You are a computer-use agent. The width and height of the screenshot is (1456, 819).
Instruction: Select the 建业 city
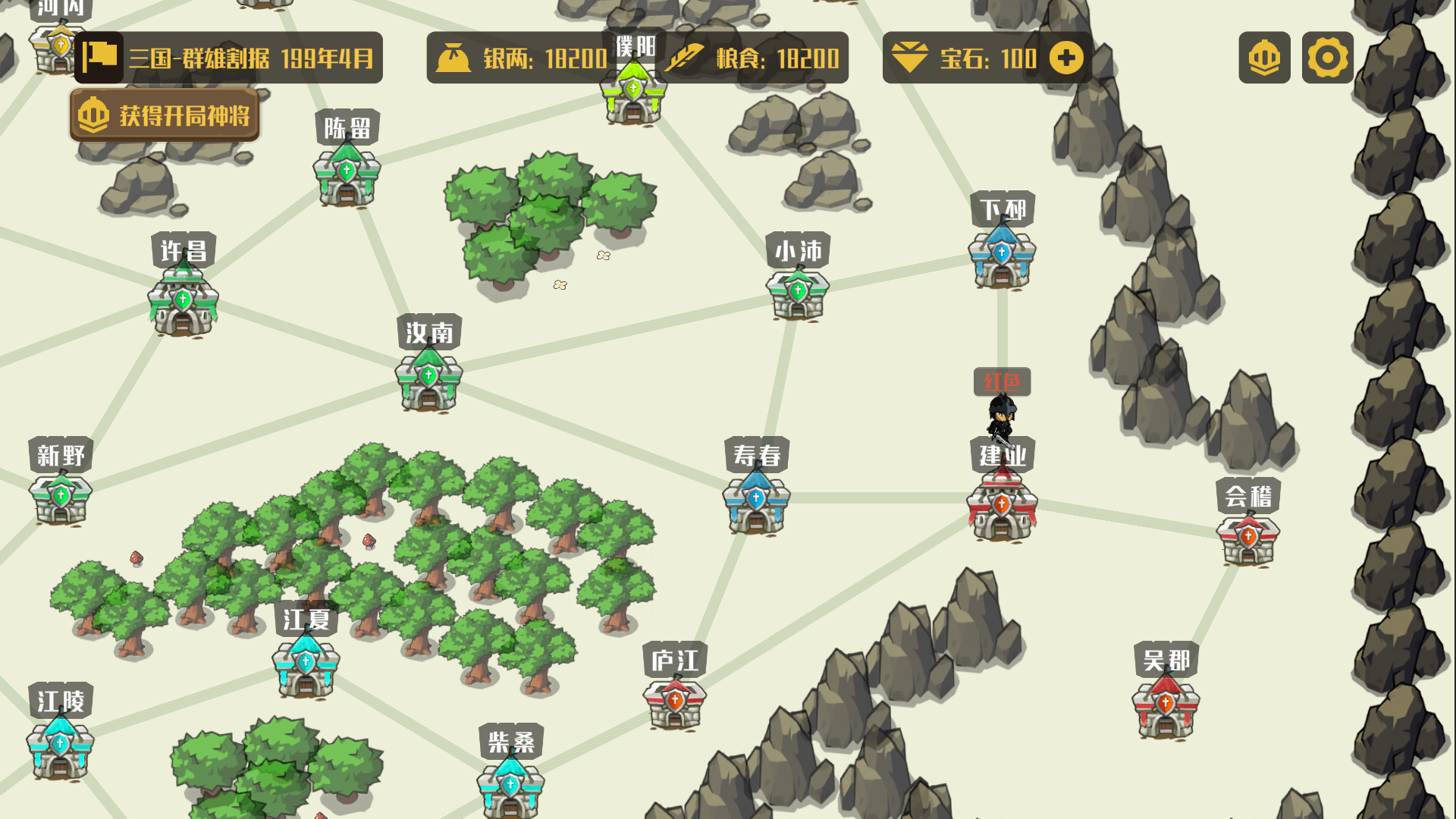[x=1002, y=504]
